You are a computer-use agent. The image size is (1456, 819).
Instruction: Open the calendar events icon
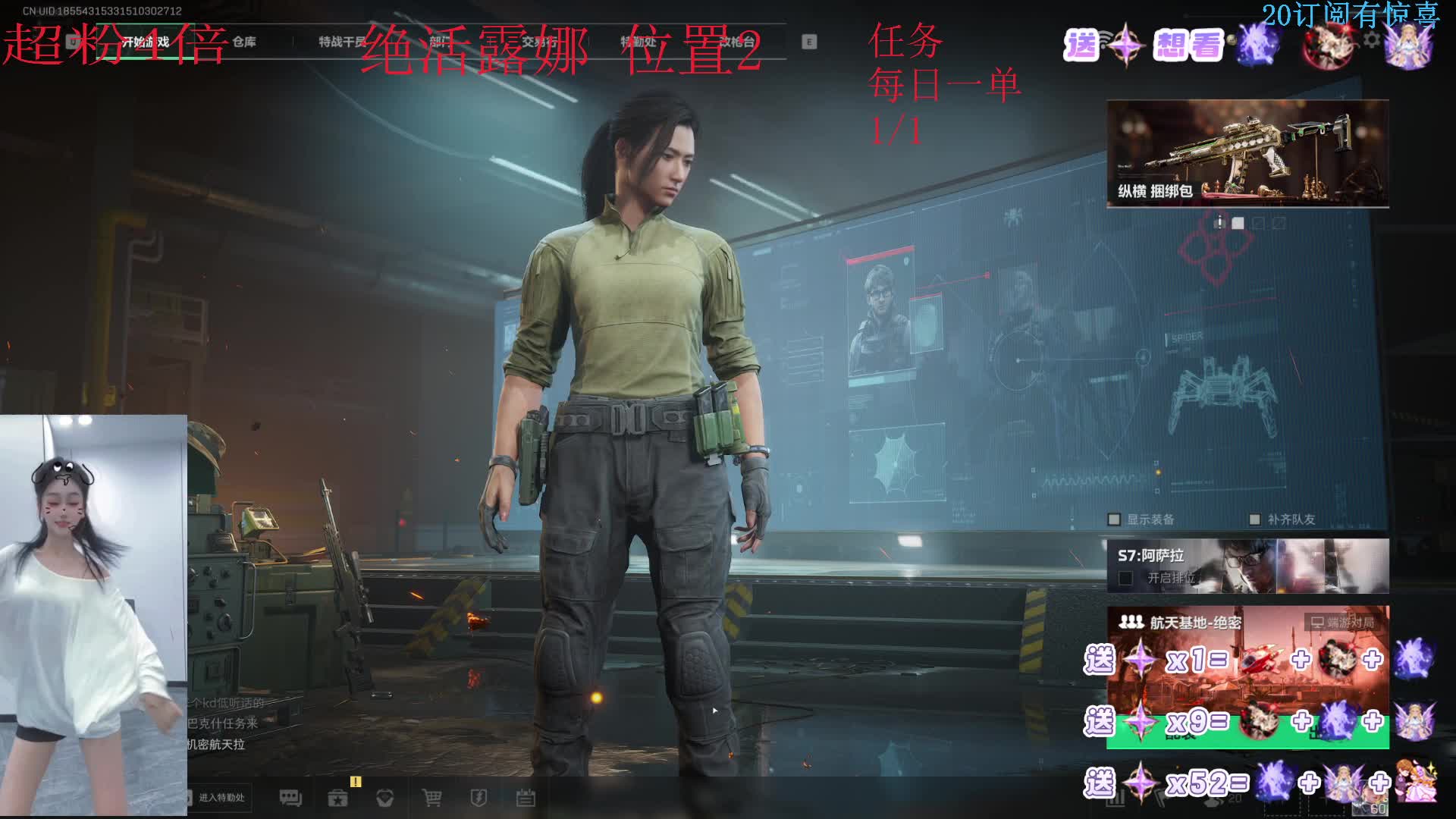[526, 798]
